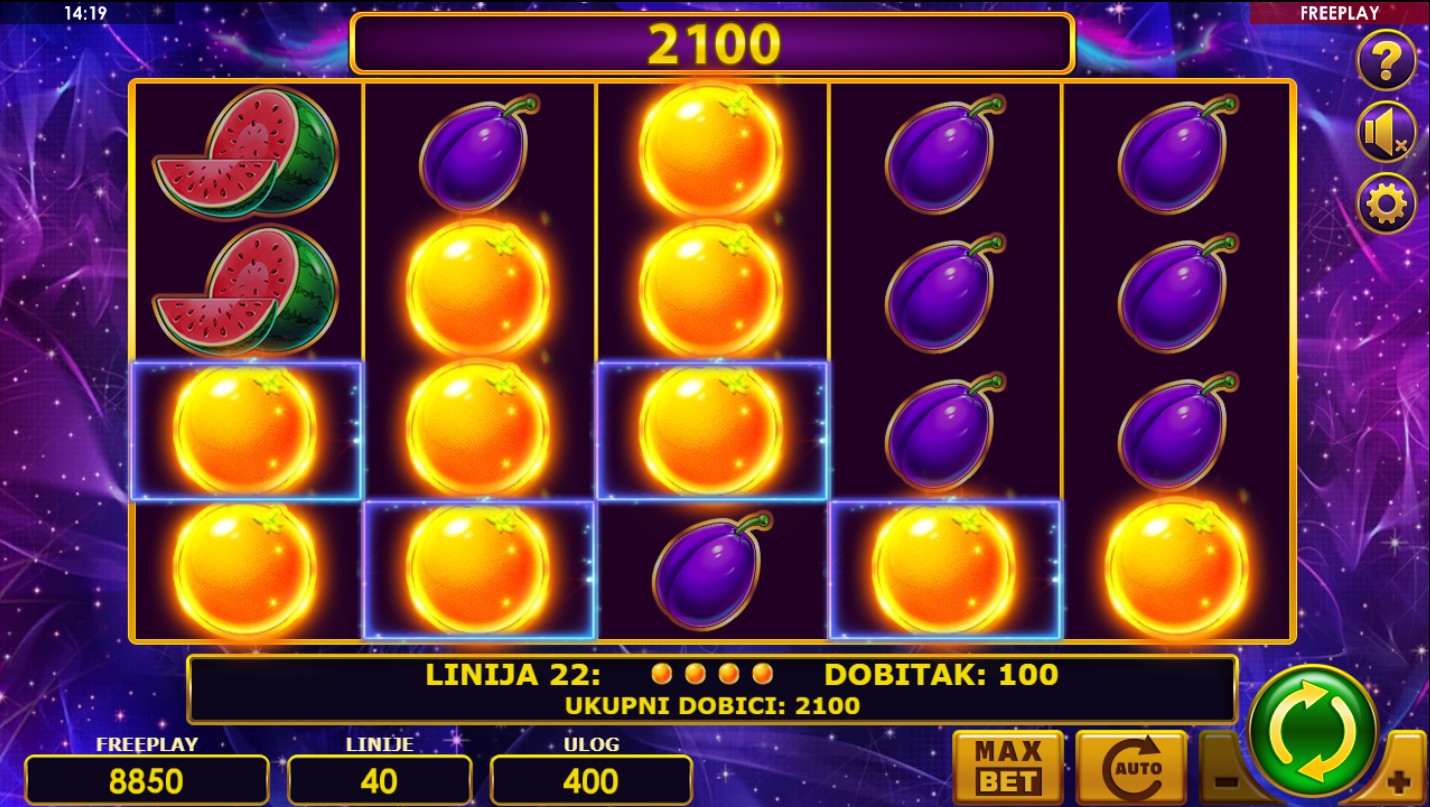Screen dimensions: 1430x807
Task: Open the gear settings menu
Action: [x=1385, y=204]
